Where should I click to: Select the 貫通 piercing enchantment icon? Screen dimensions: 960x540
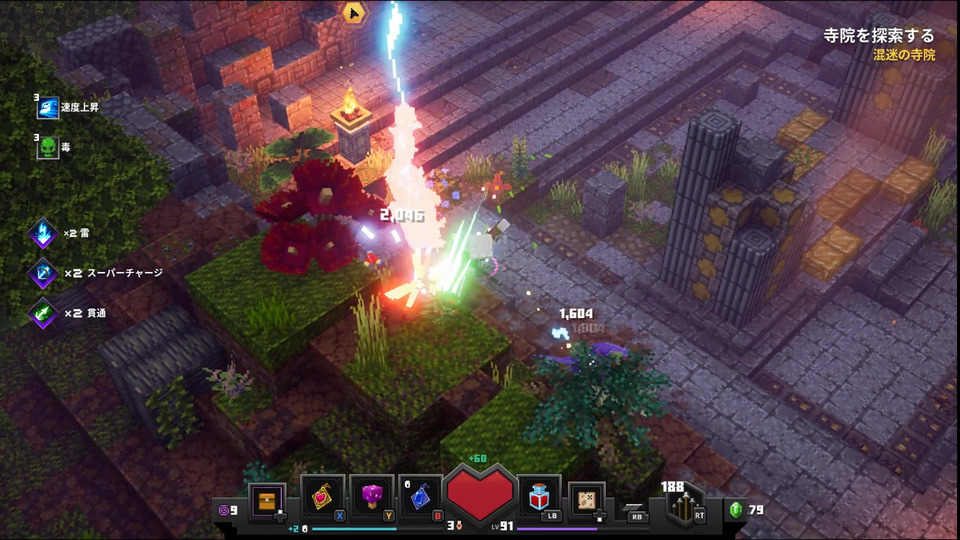pyautogui.click(x=45, y=313)
